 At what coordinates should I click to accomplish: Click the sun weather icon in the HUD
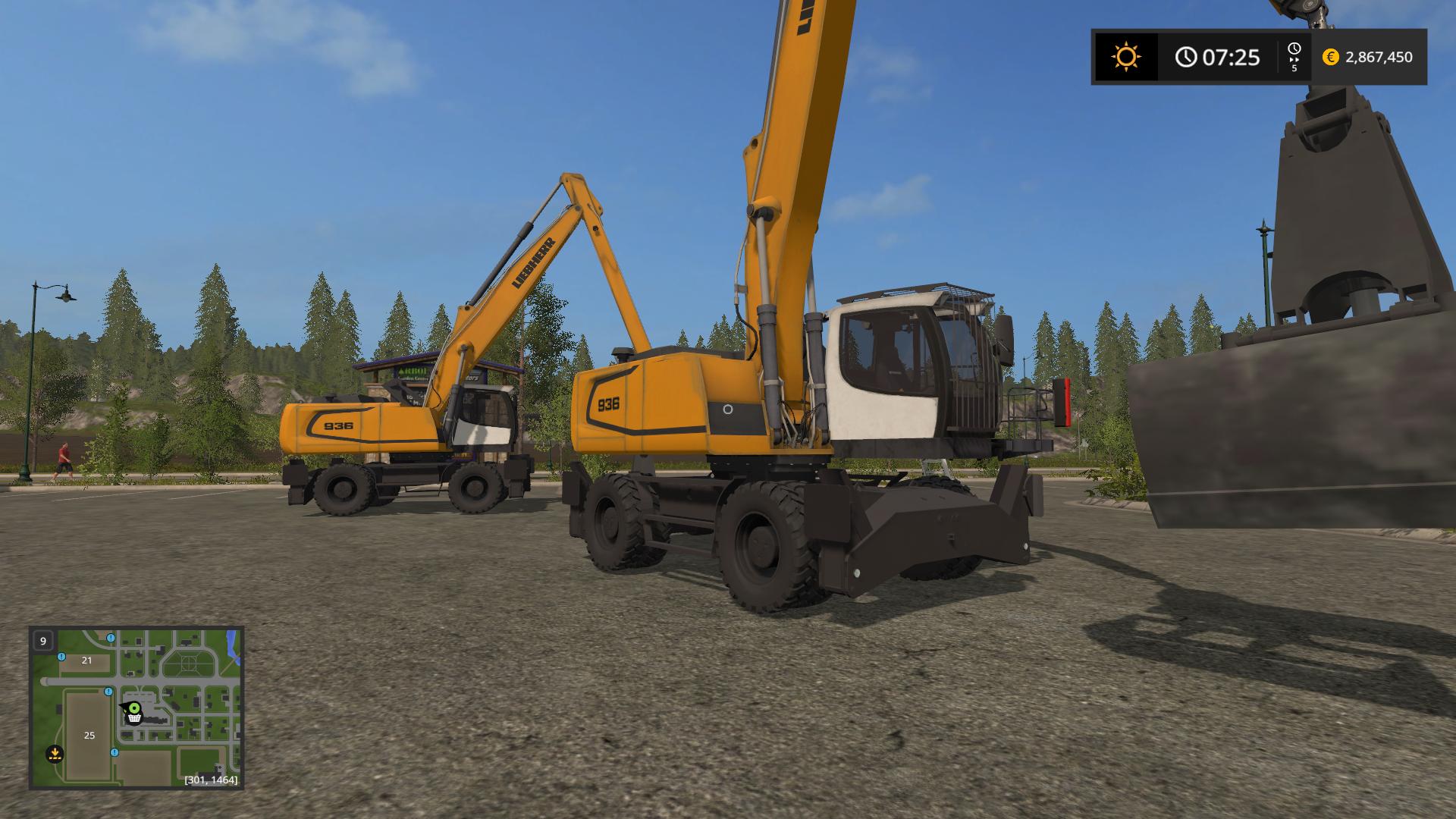pyautogui.click(x=1127, y=55)
